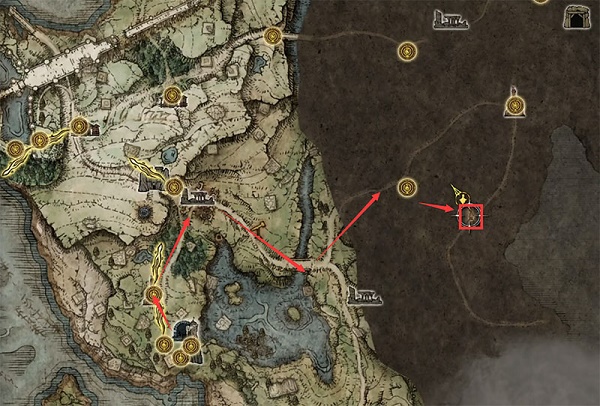
Task: Select the grace below the top ruins icon
Action: pos(407,50)
